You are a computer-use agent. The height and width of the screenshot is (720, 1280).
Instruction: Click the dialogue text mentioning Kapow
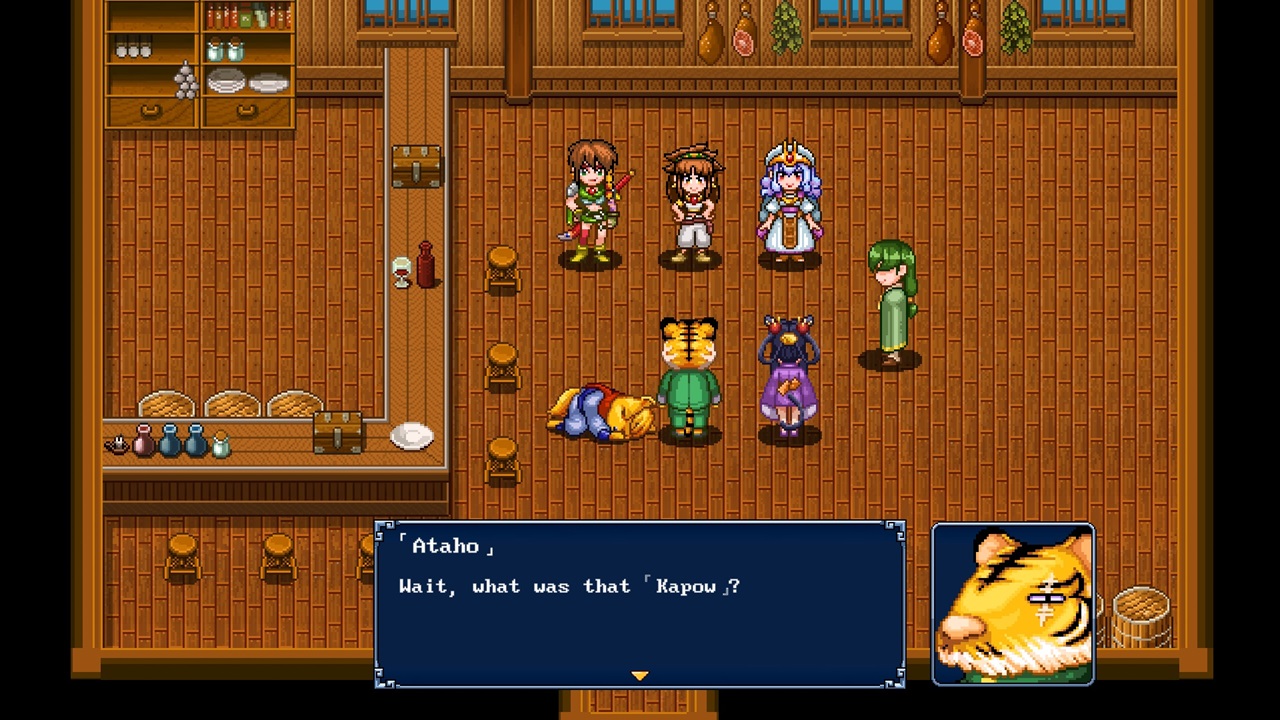[x=569, y=587]
